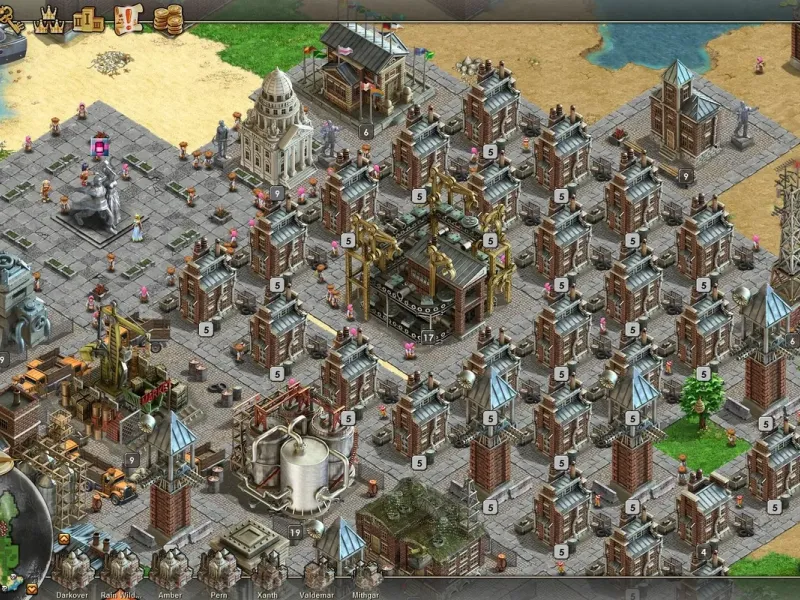Select the Darkover city shortcut
This screenshot has width=800, height=600.
[x=72, y=569]
